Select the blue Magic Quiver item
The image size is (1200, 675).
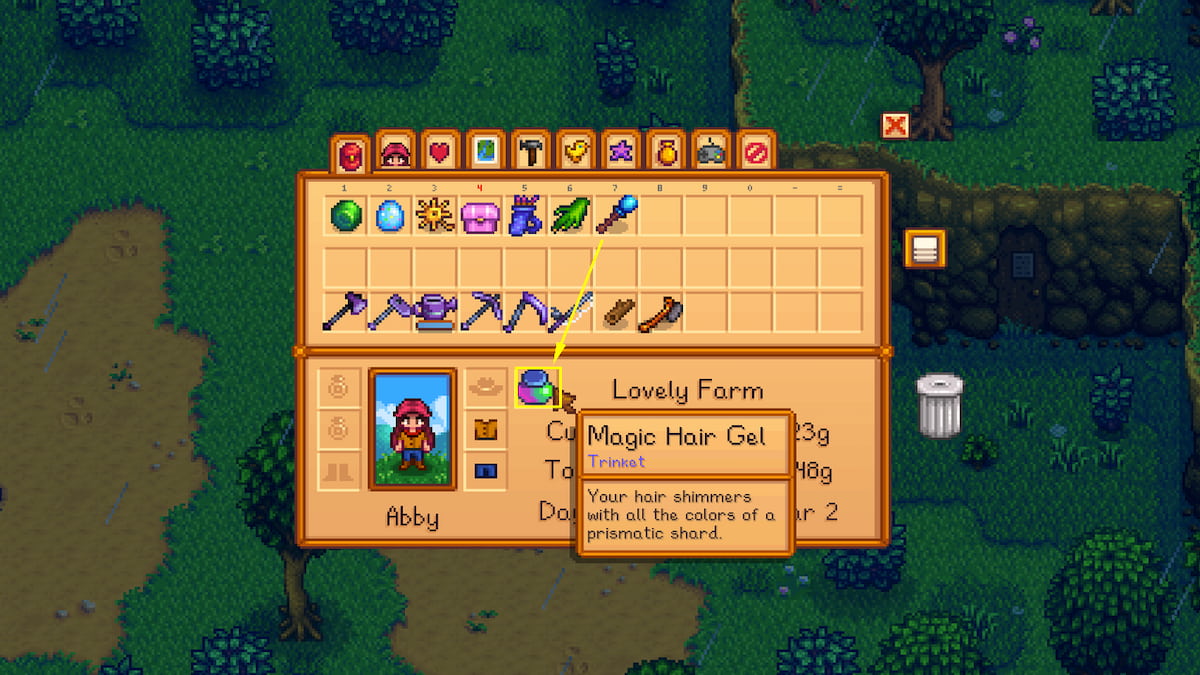click(526, 215)
